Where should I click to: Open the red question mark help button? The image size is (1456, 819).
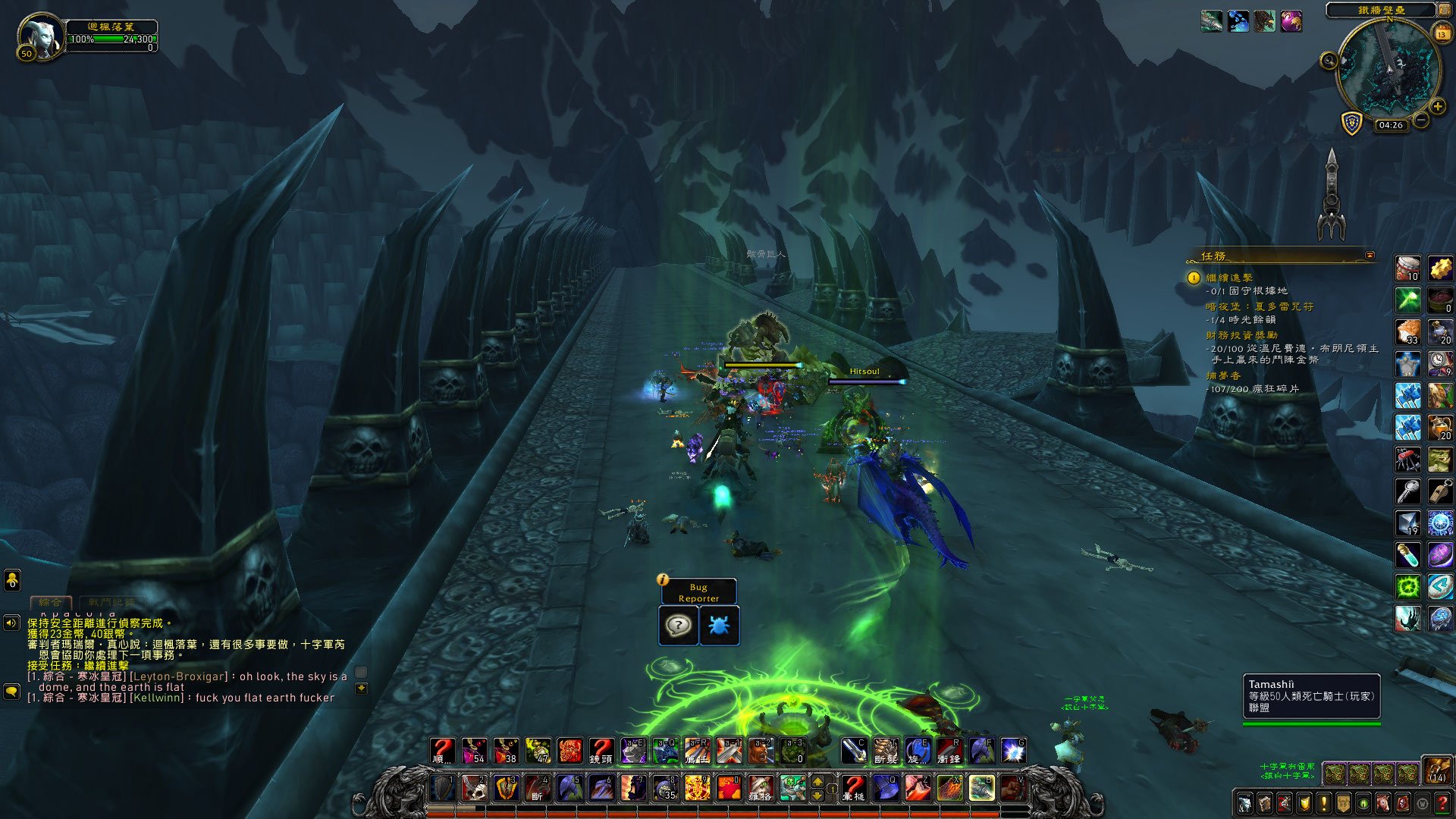pos(1442,803)
